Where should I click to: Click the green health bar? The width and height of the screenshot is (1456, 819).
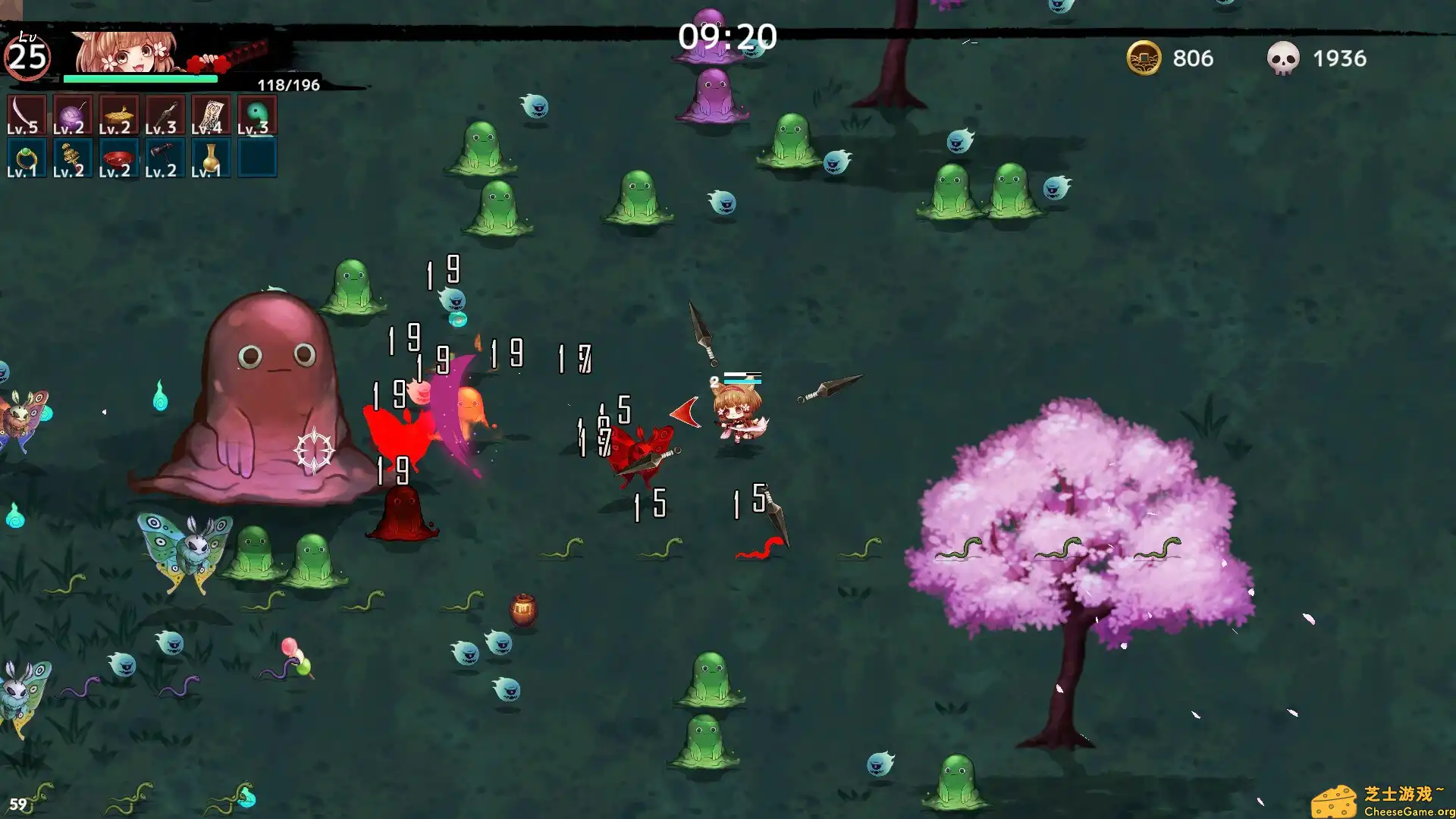pyautogui.click(x=140, y=78)
